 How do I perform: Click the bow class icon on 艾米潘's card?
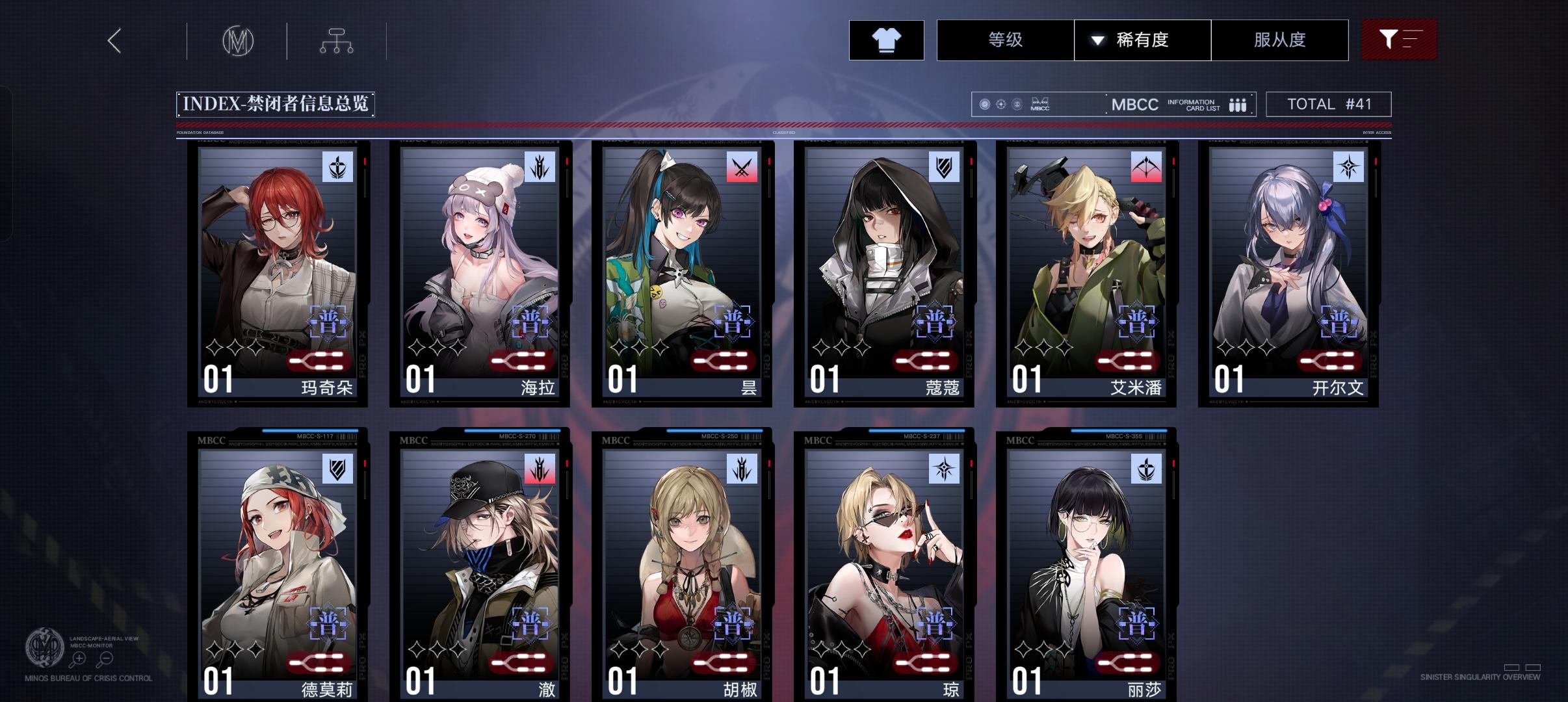click(1144, 168)
